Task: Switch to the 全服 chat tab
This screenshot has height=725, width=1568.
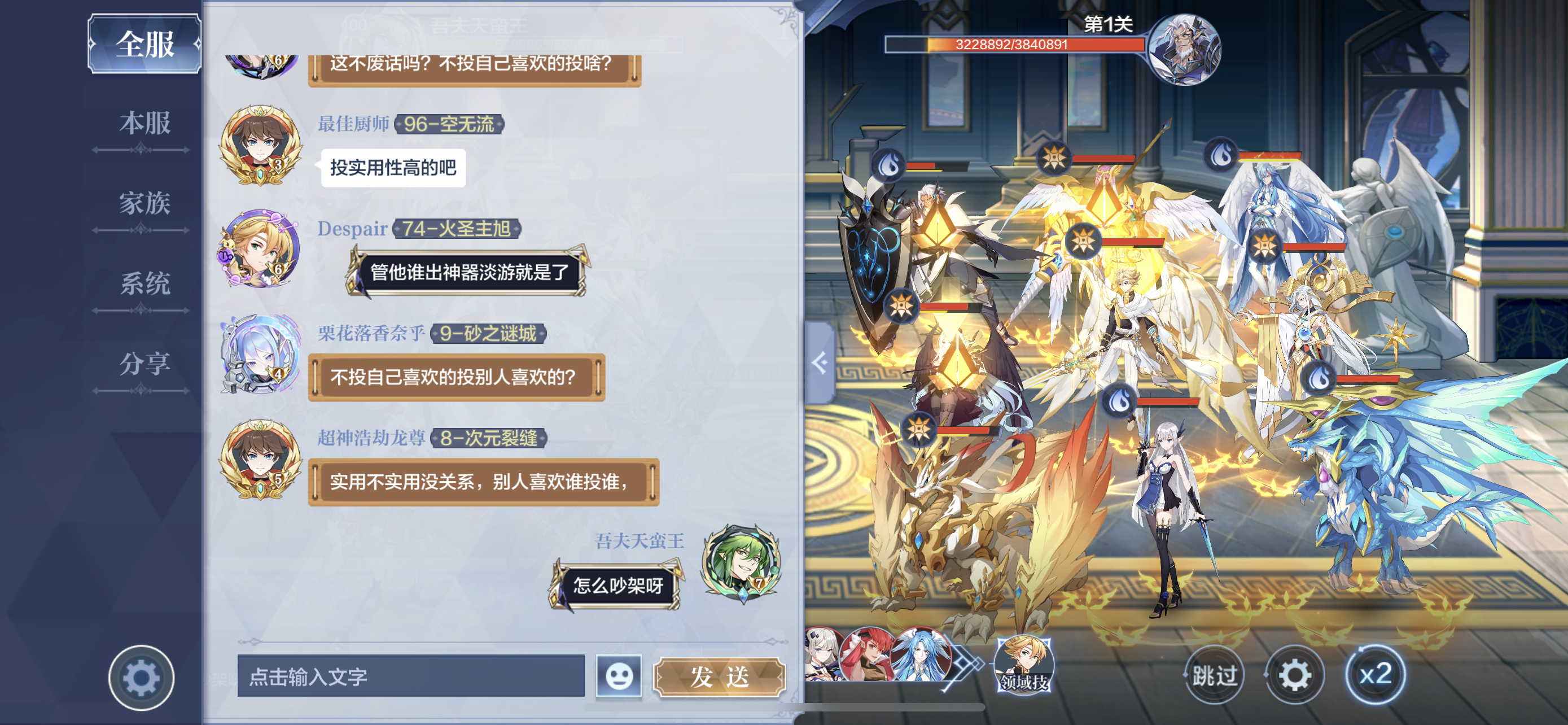Action: (x=145, y=44)
